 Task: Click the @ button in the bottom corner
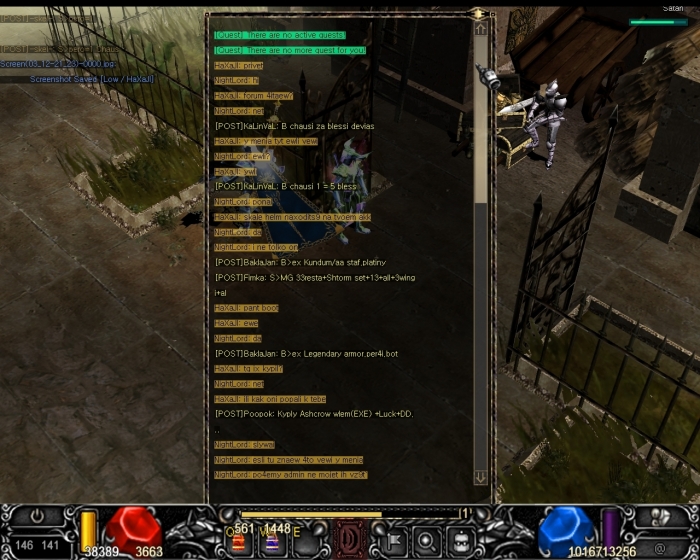(x=660, y=547)
